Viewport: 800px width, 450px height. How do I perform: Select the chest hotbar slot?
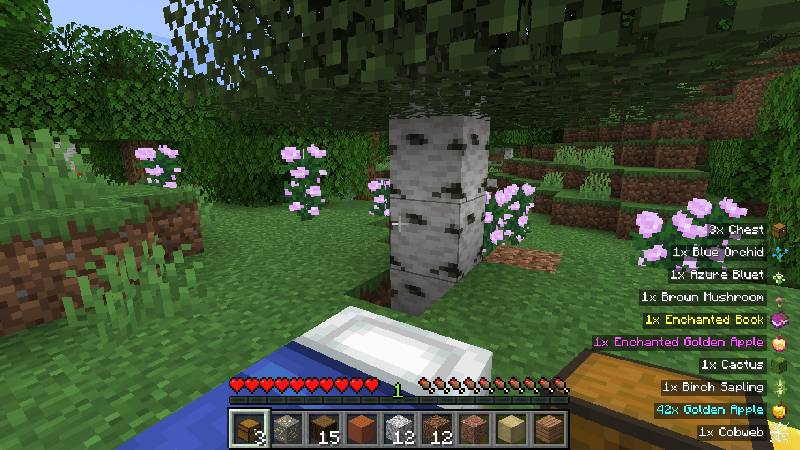tap(247, 428)
